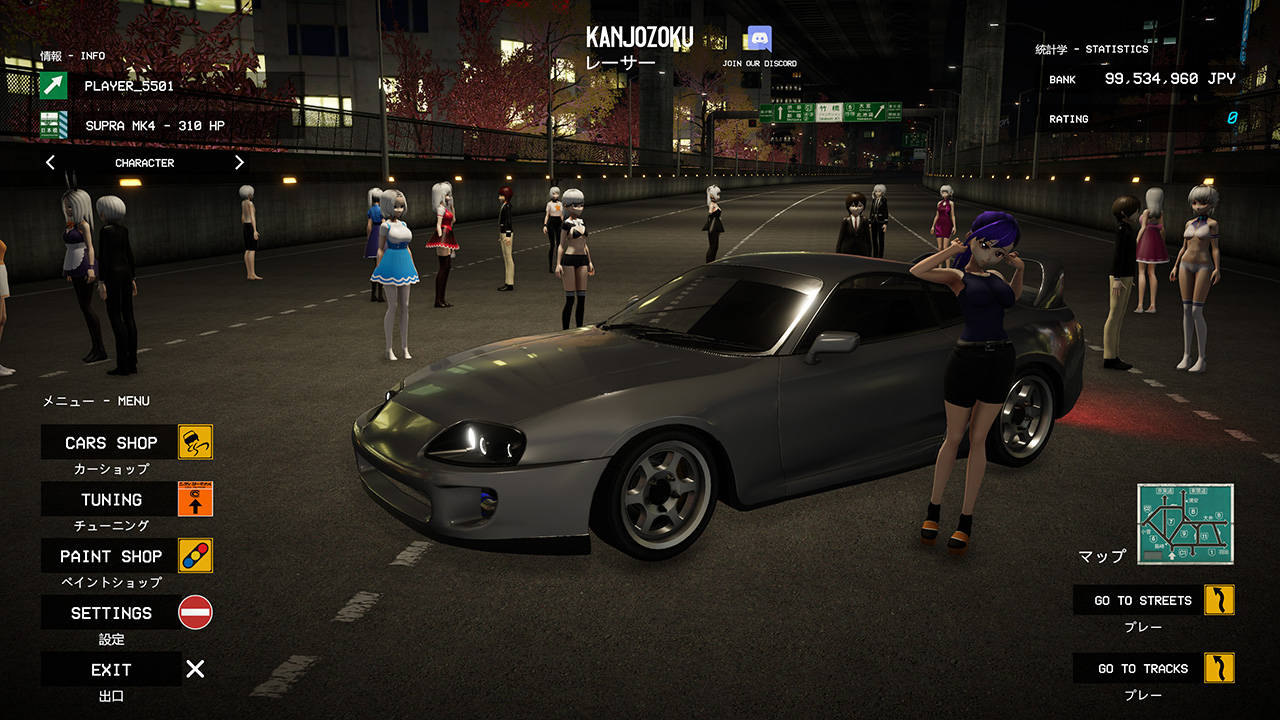Click right arrow to cycle character
The height and width of the screenshot is (720, 1280).
point(239,161)
